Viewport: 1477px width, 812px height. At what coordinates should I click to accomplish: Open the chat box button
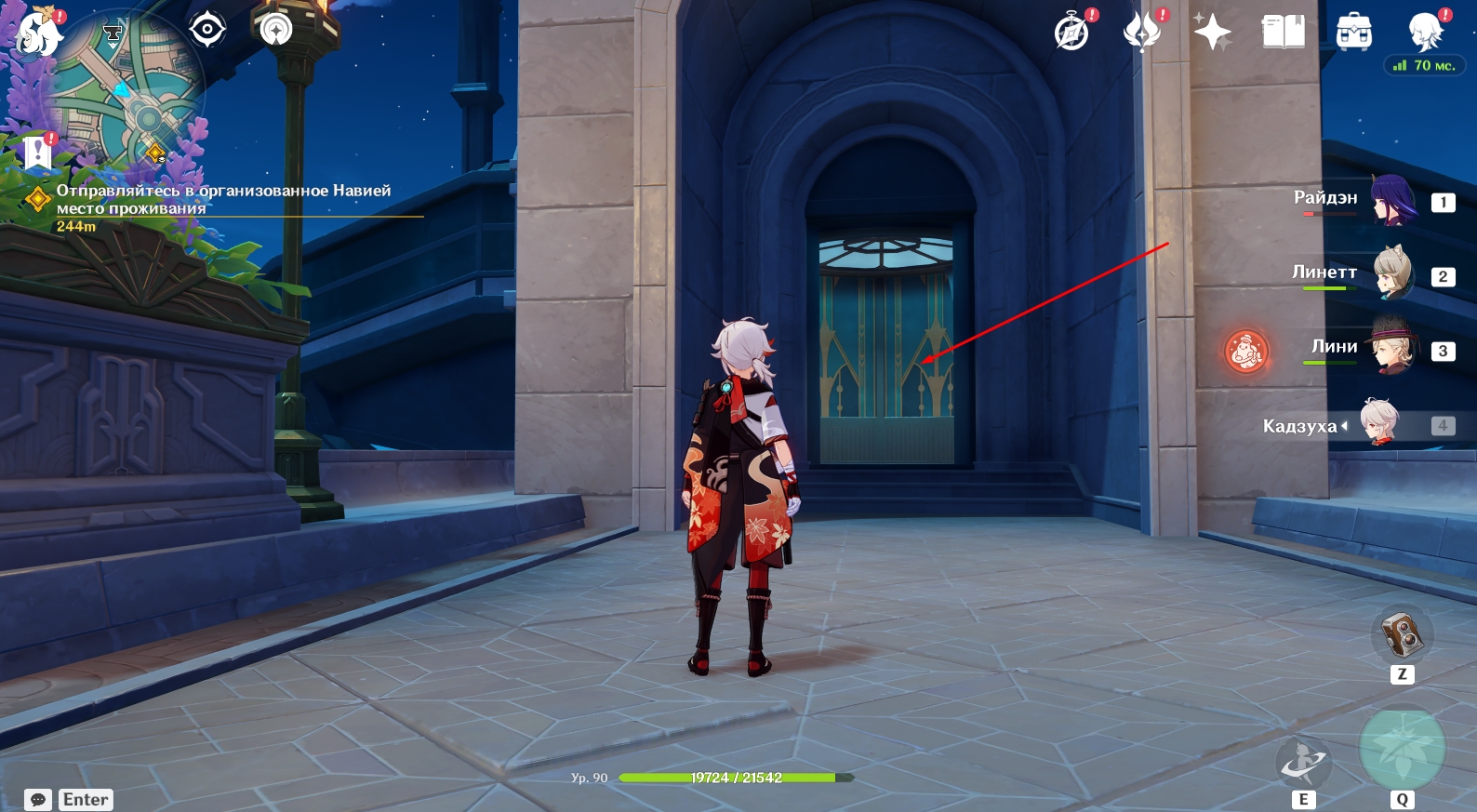pyautogui.click(x=38, y=800)
